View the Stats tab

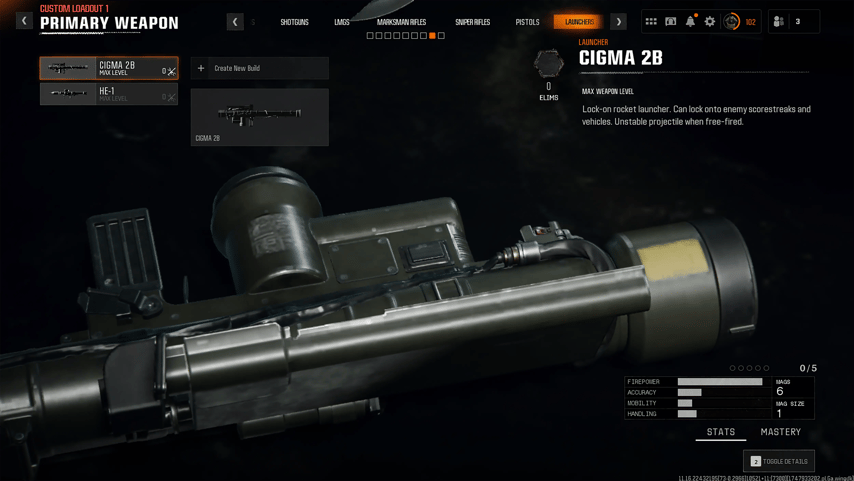pyautogui.click(x=721, y=432)
